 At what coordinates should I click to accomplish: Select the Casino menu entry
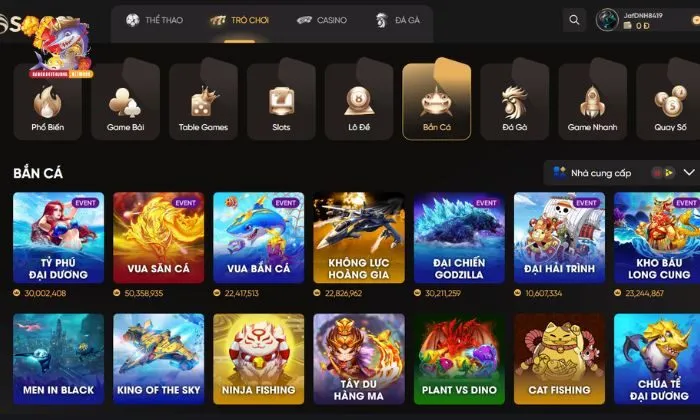tap(322, 20)
